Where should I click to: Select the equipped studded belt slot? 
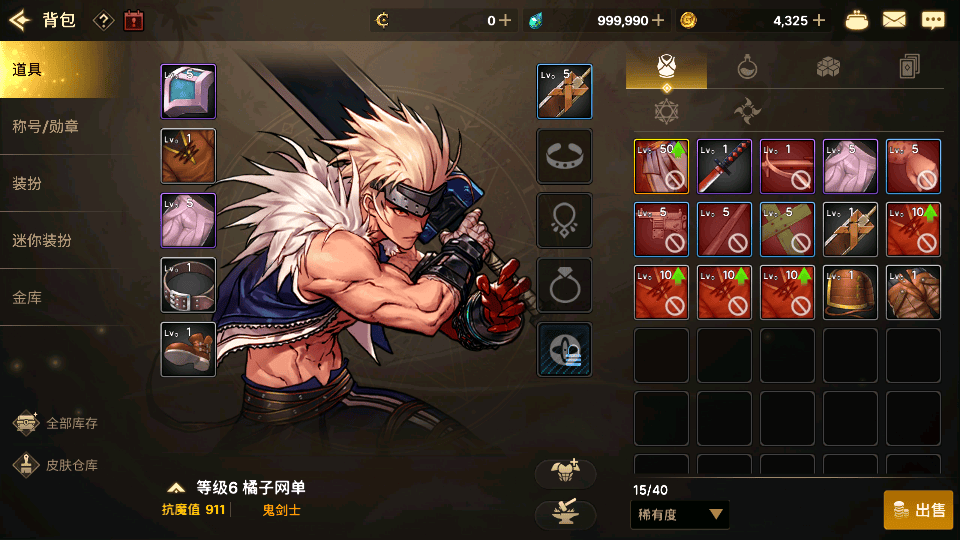188,285
